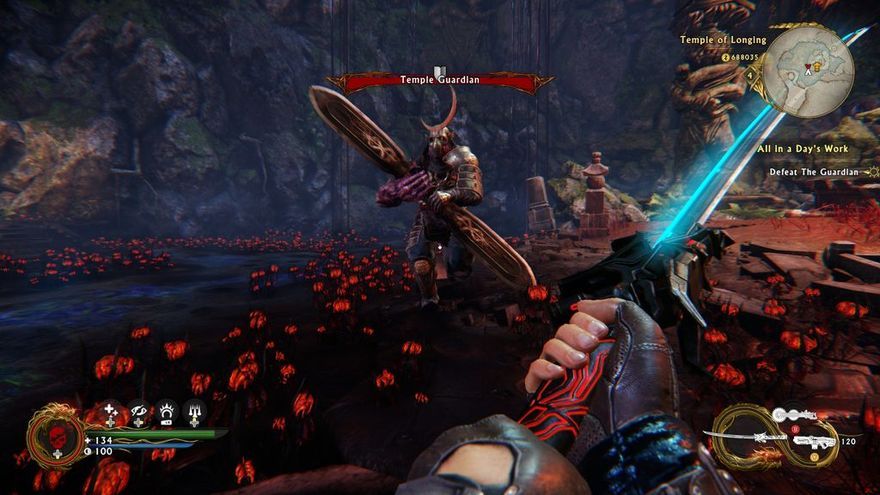The width and height of the screenshot is (880, 495).
Task: Select the rifle weapon with 120 ammo
Action: [x=814, y=440]
